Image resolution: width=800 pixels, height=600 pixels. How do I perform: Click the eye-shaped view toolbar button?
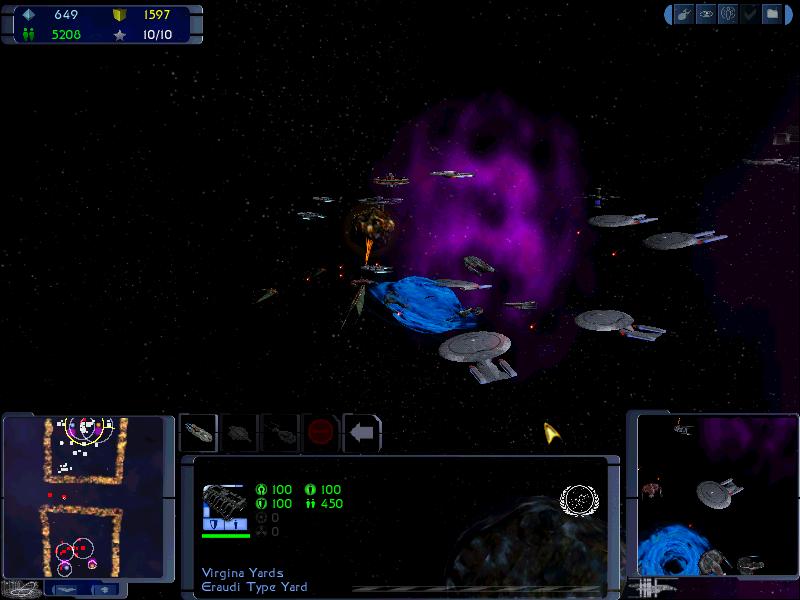pyautogui.click(x=706, y=15)
